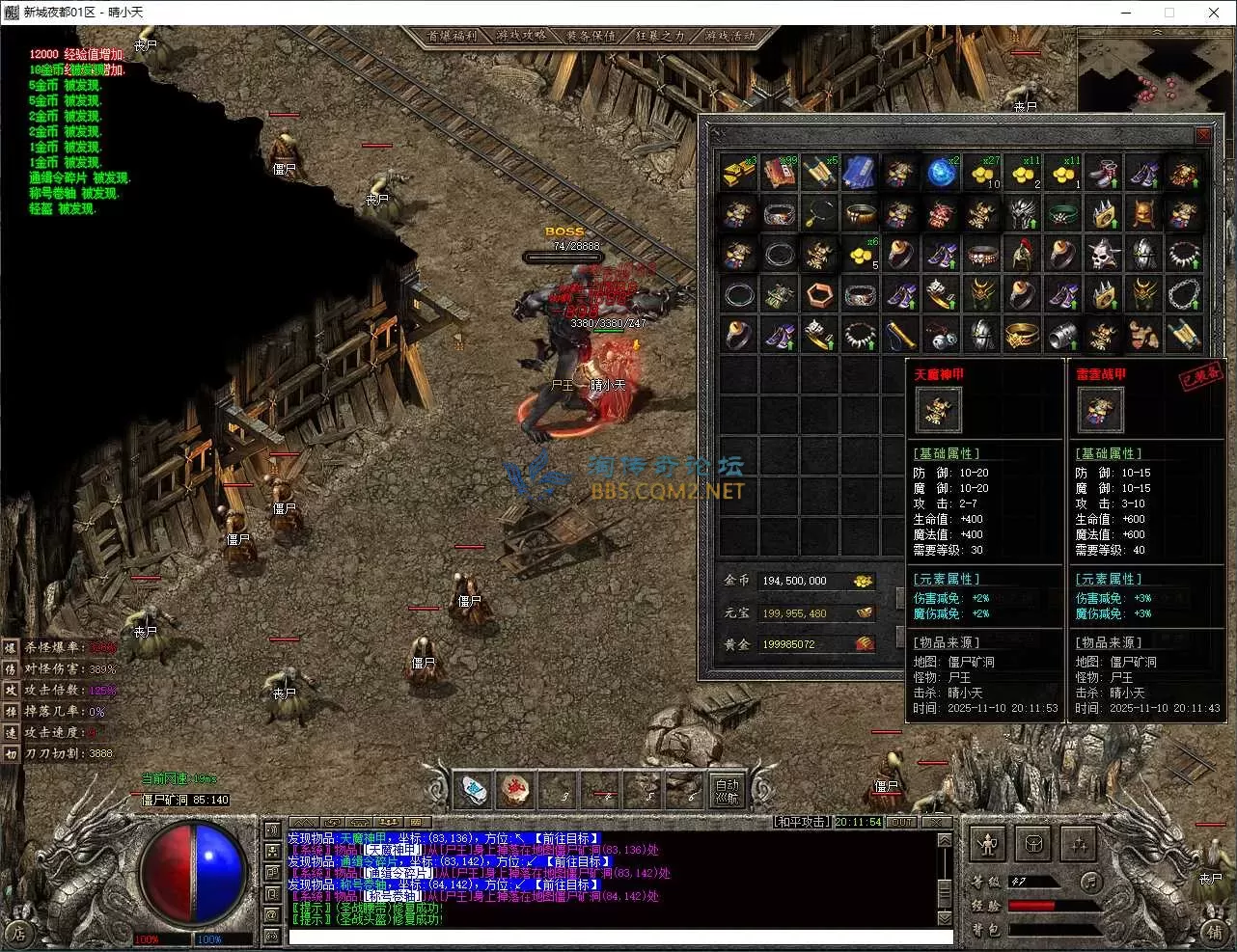
Task: Open the 游戏活动 events menu
Action: pyautogui.click(x=729, y=36)
